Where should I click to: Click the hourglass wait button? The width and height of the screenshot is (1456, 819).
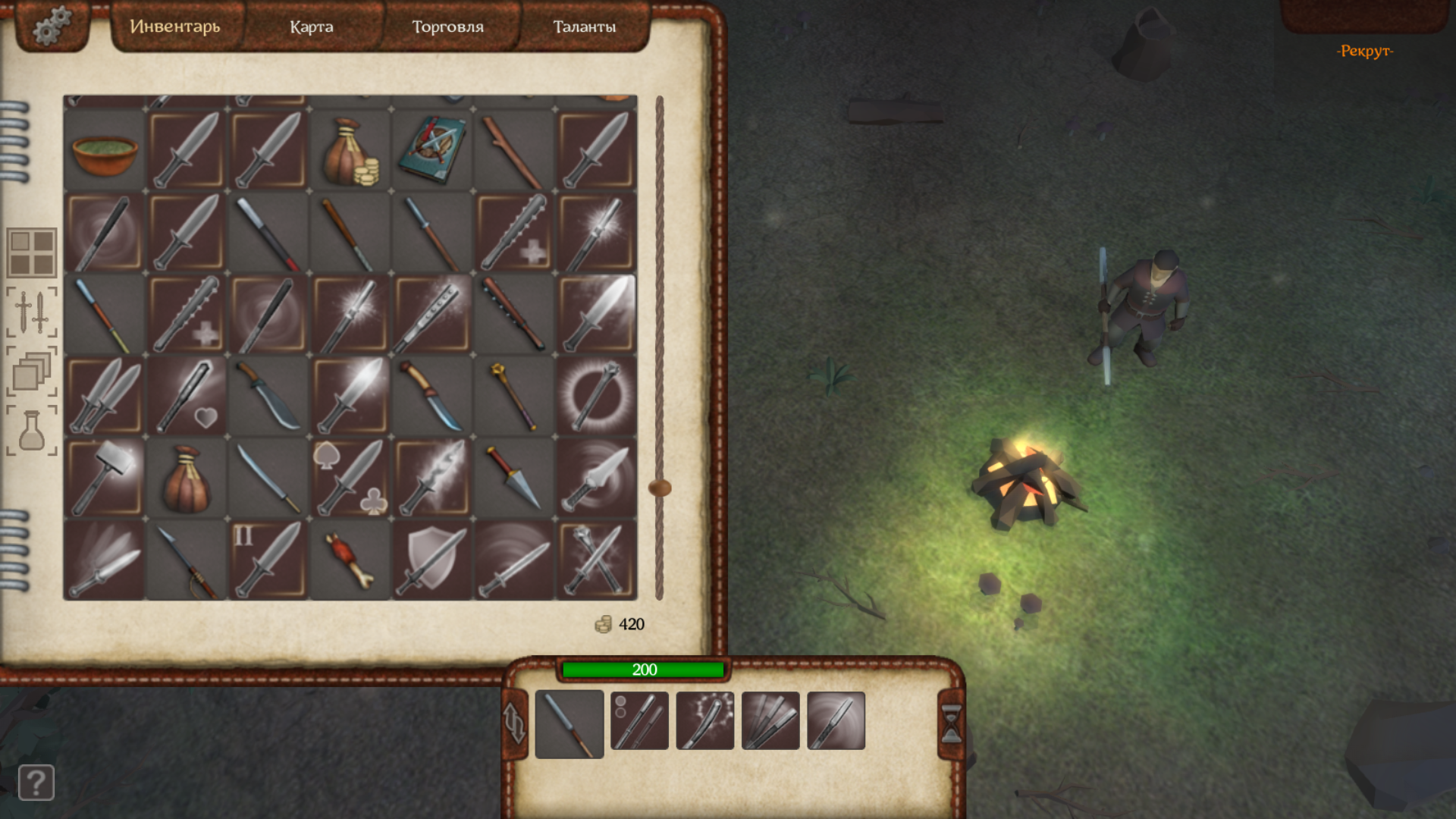click(951, 723)
